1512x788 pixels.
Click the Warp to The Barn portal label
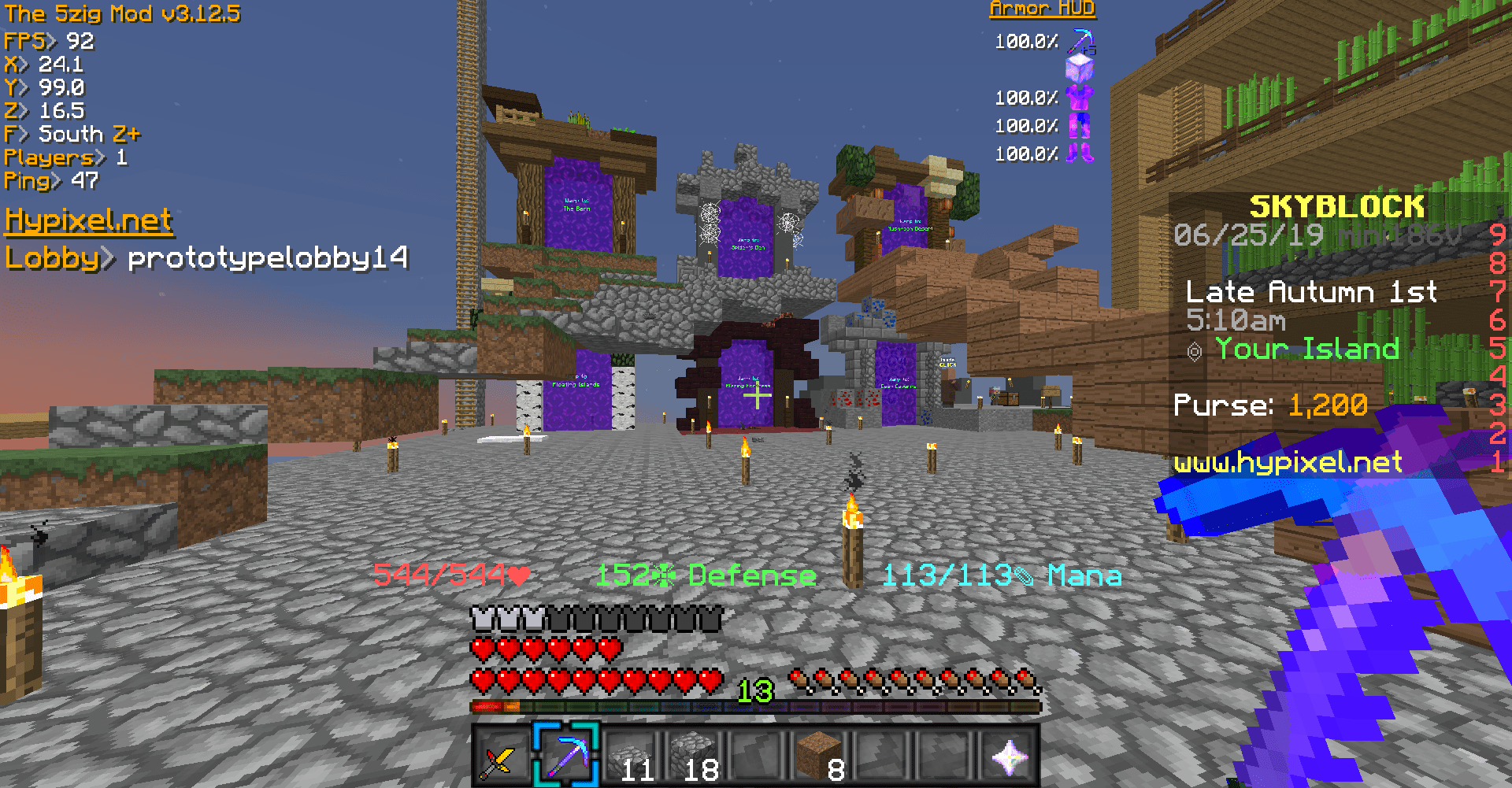point(577,207)
